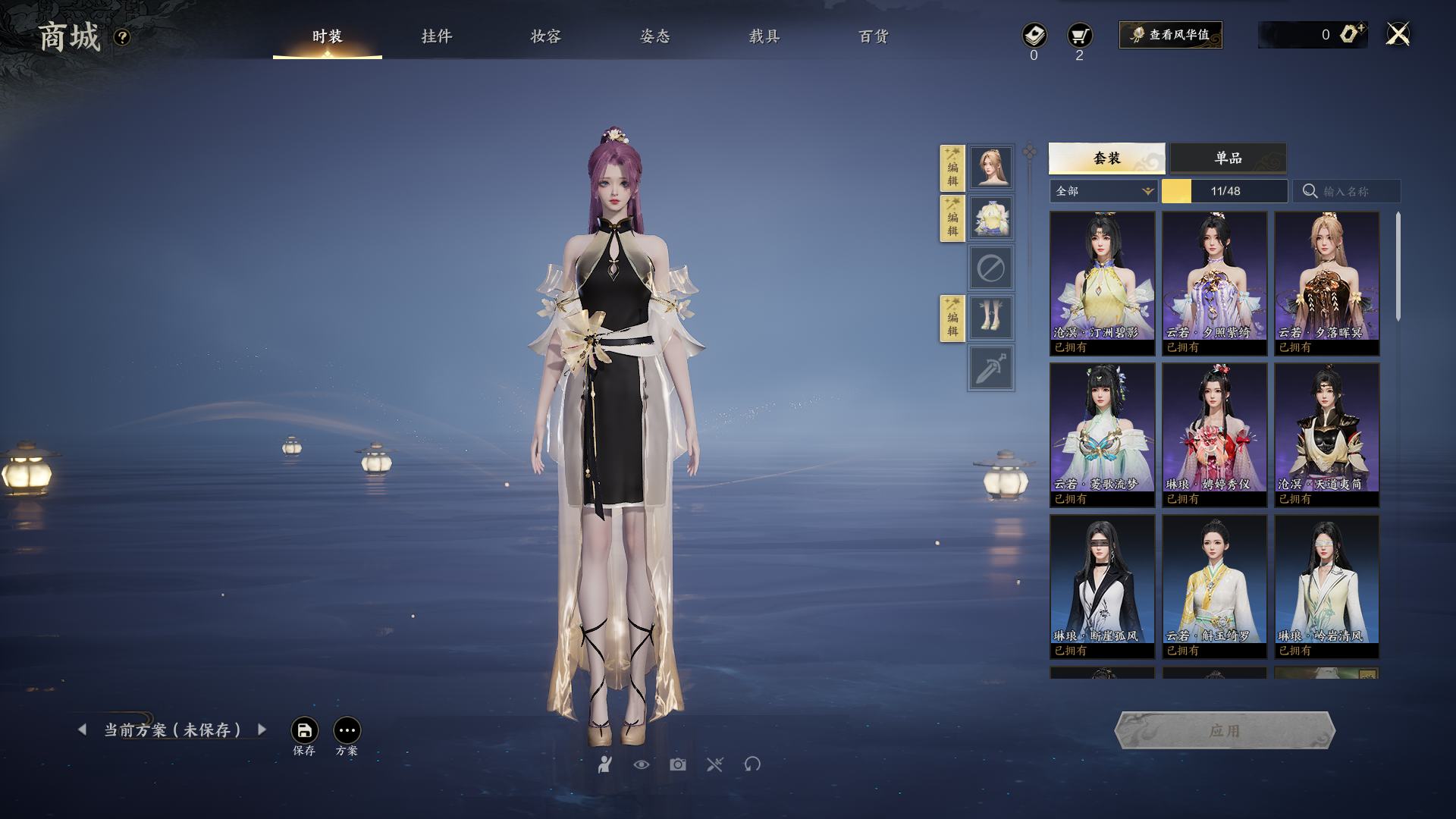Apply the outfit with 应用 button
Image resolution: width=1456 pixels, height=819 pixels.
point(1224,730)
